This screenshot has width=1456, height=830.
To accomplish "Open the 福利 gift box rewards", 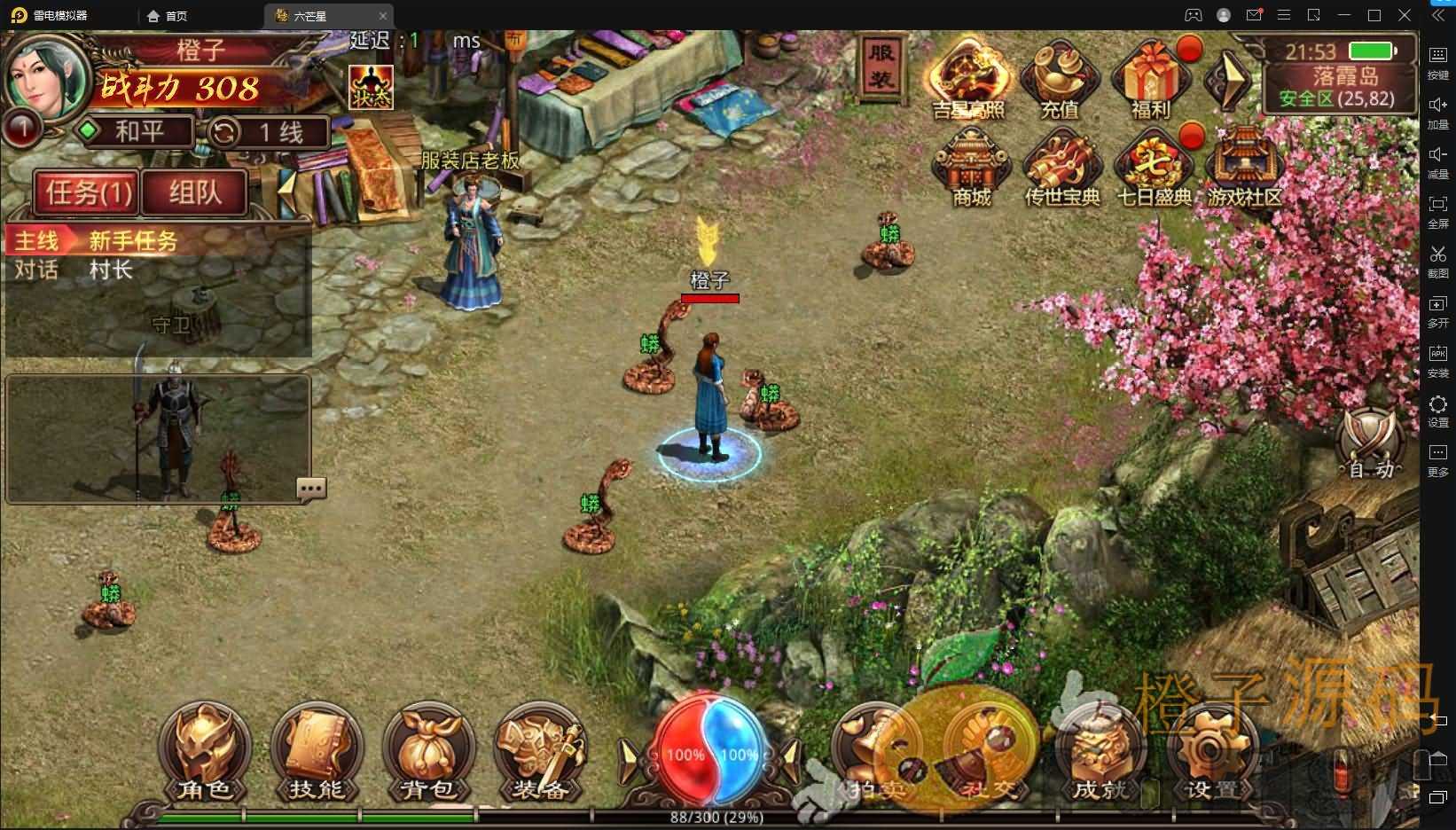I will coord(1151,80).
